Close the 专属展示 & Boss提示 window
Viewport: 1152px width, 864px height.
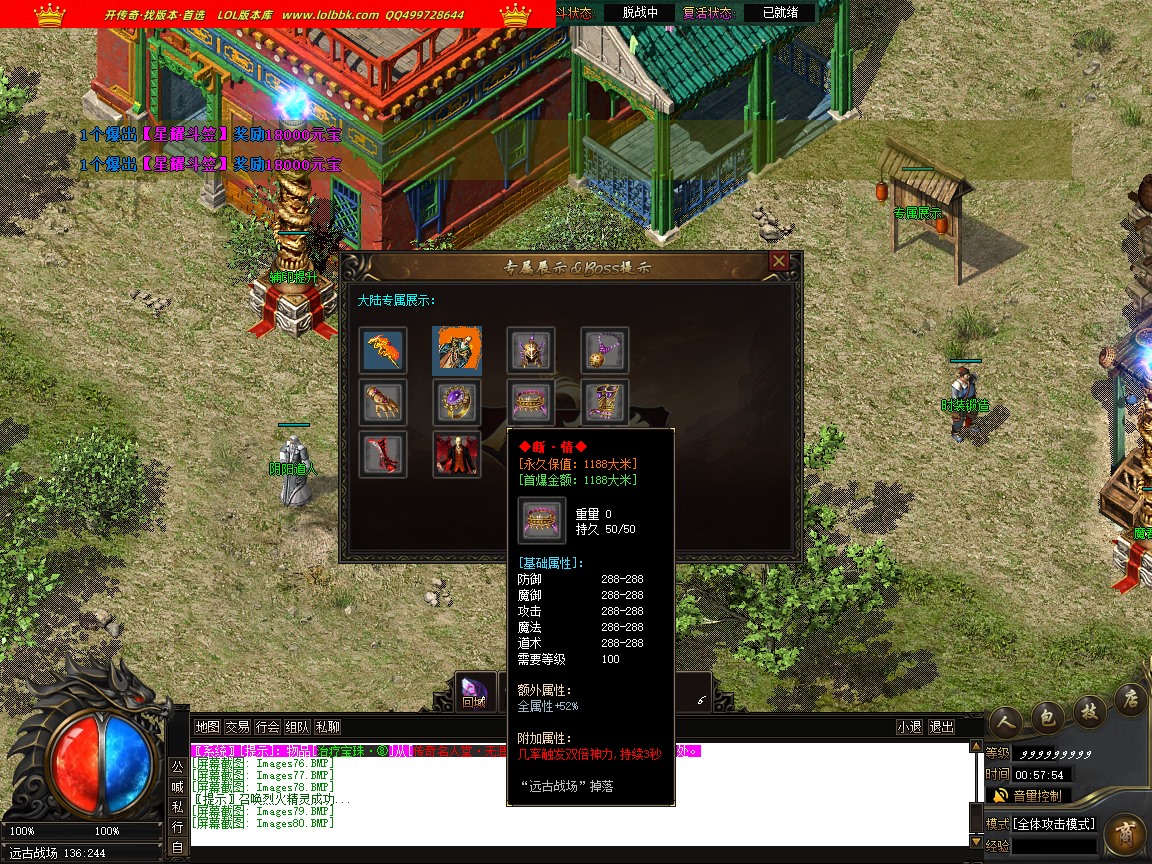pos(779,262)
